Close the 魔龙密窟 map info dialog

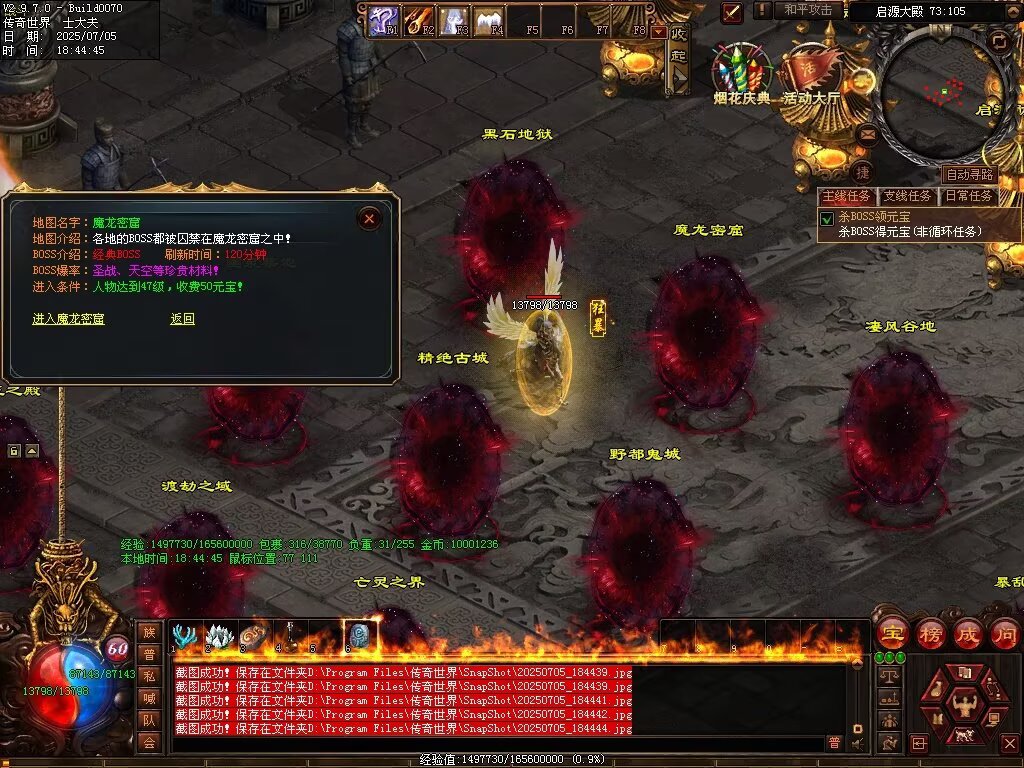coord(369,218)
